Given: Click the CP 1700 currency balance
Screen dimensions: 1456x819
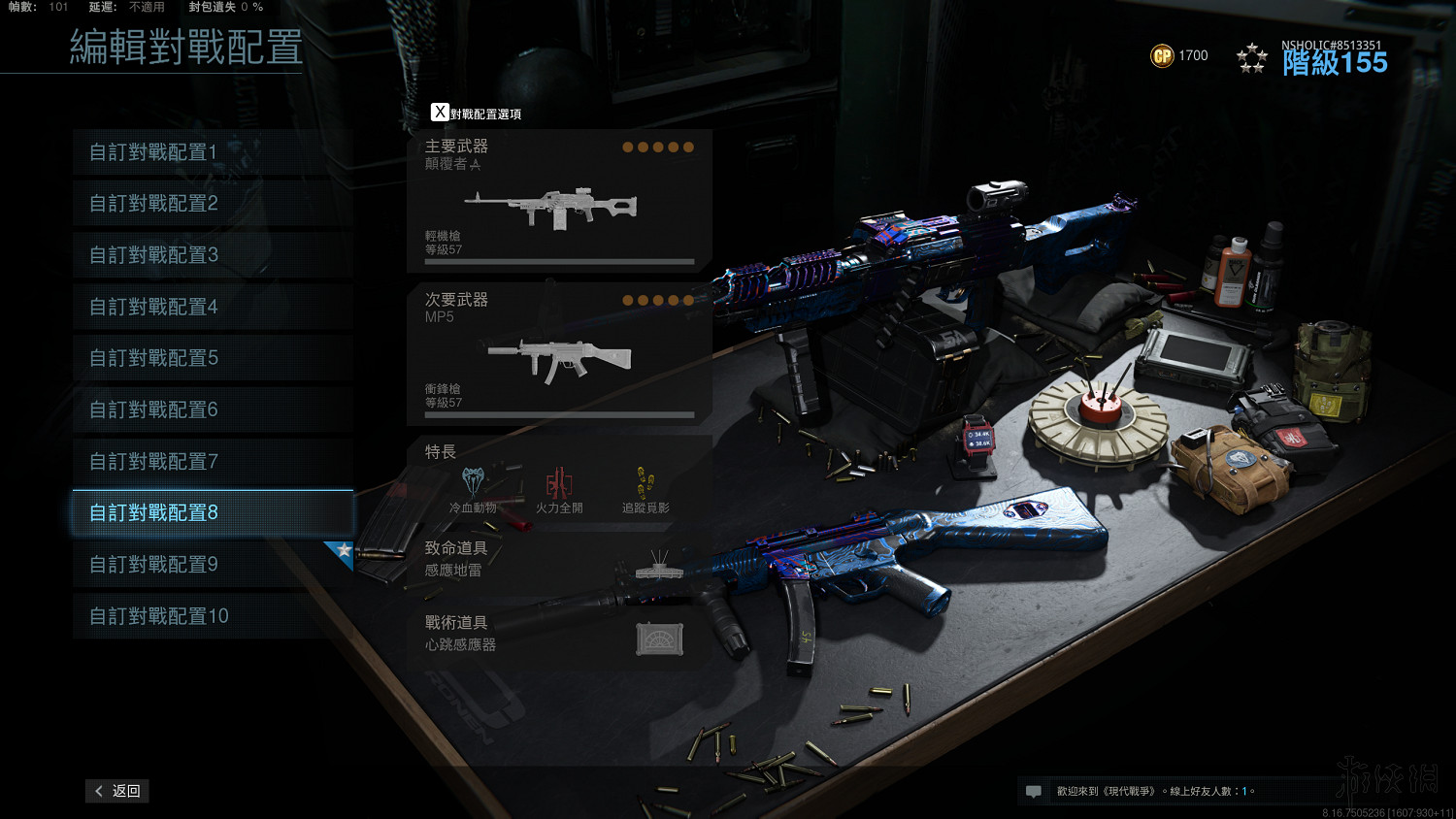Looking at the screenshot, I should pos(1179,56).
